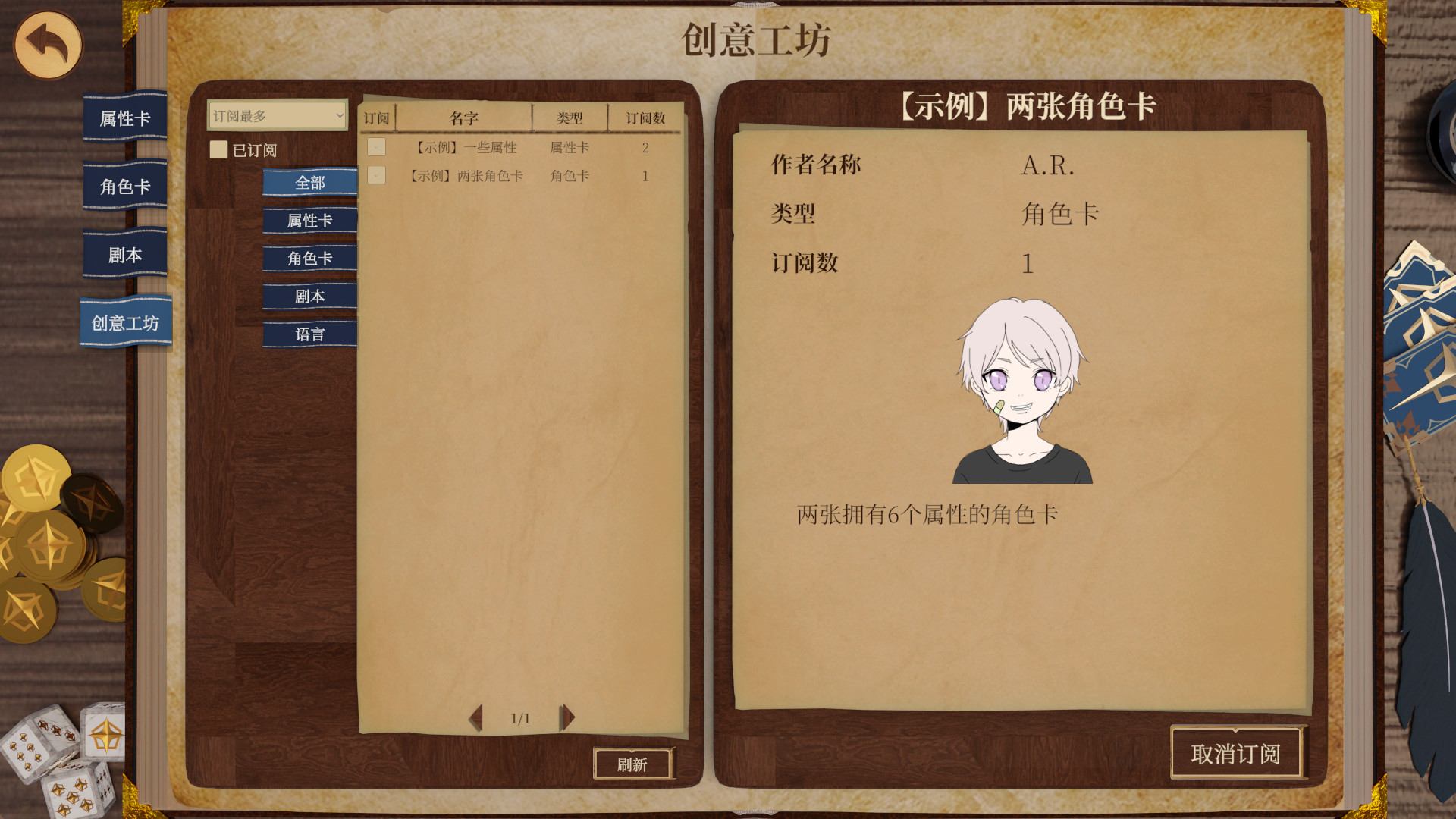Open the 剧本 banner in the sidebar
The width and height of the screenshot is (1456, 819).
click(x=124, y=255)
